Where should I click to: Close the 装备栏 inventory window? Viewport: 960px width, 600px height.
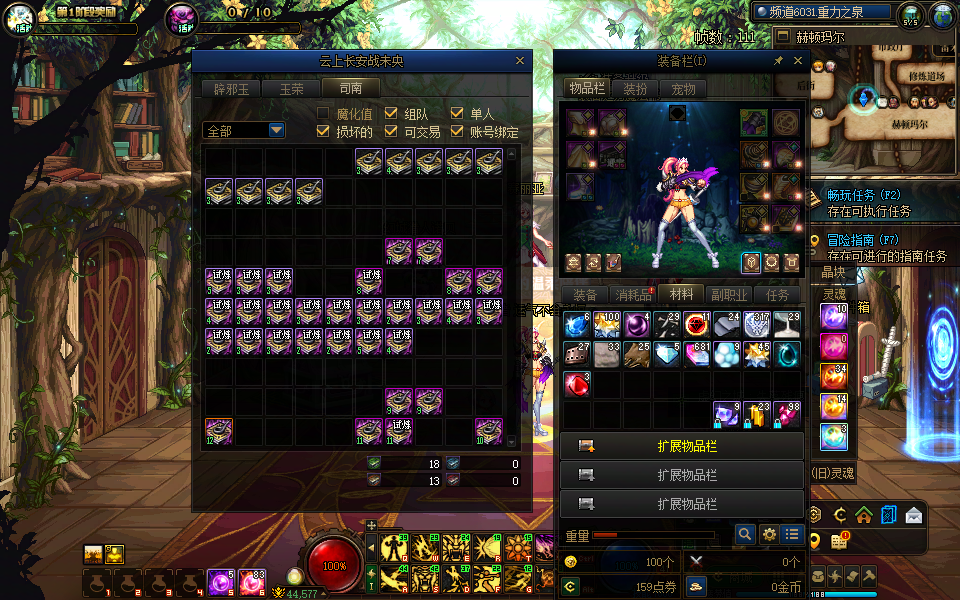[x=798, y=61]
